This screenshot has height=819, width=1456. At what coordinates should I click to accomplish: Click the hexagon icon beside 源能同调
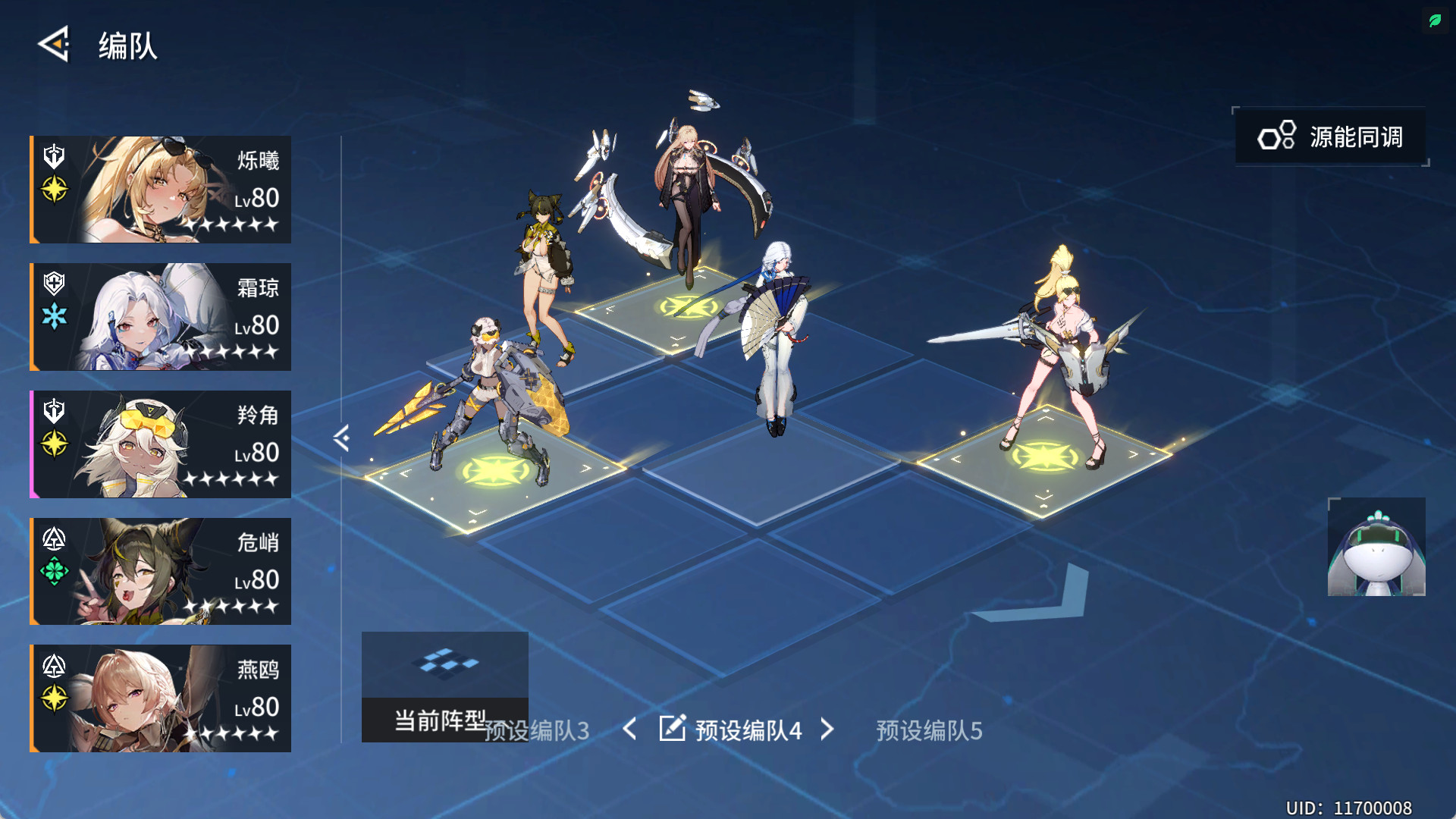1276,136
